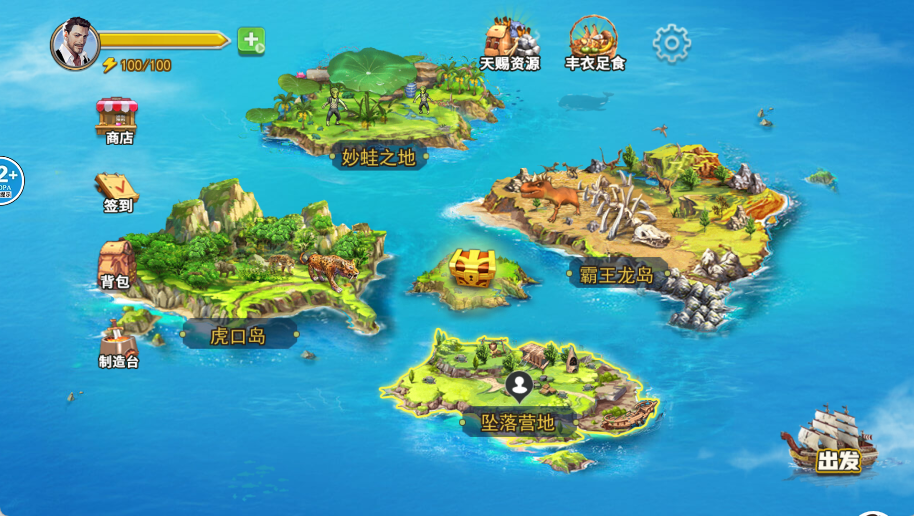
Task: Open 丰衣足食 food offer
Action: tap(594, 44)
